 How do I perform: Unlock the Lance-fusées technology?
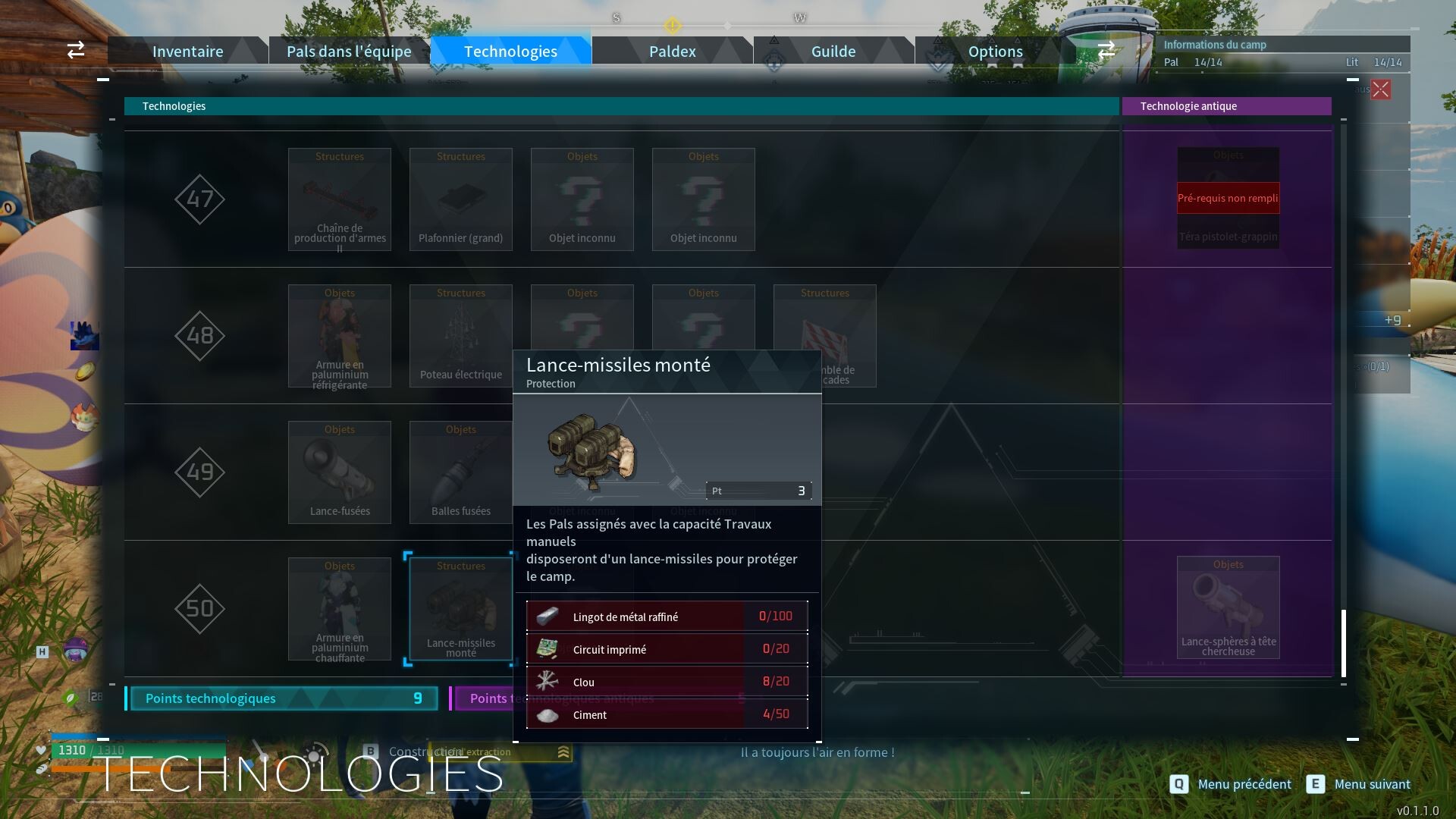click(x=340, y=472)
